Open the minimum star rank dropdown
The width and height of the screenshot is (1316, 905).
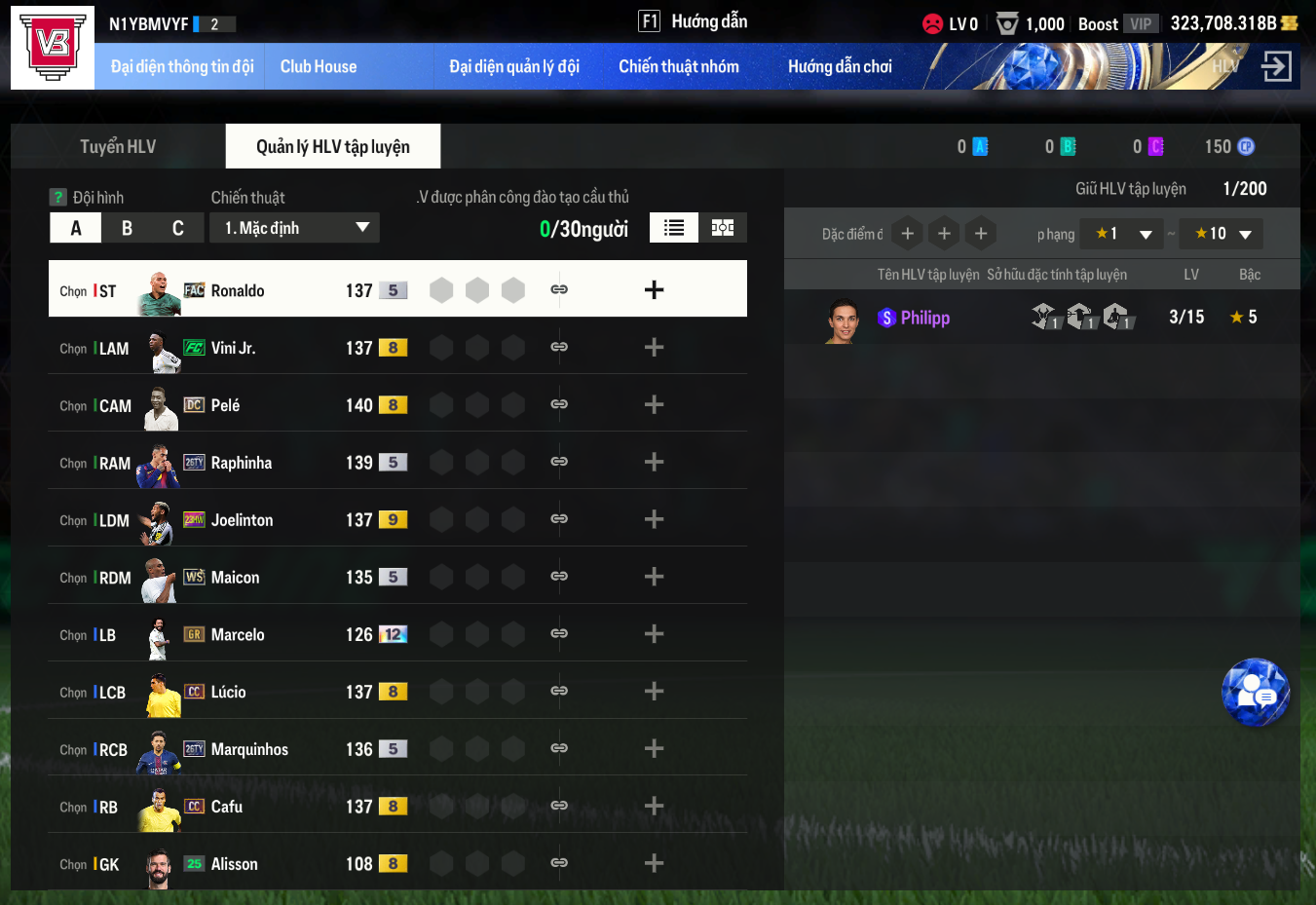[x=1122, y=234]
